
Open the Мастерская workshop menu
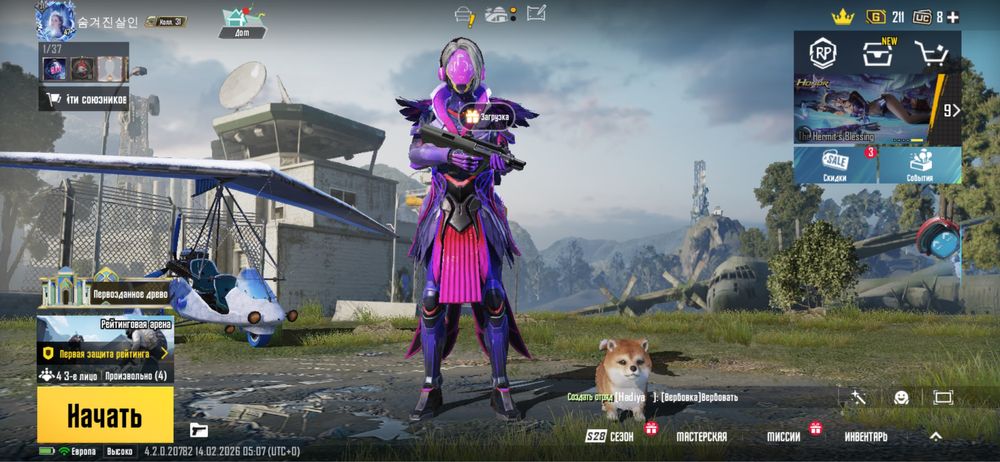(701, 437)
